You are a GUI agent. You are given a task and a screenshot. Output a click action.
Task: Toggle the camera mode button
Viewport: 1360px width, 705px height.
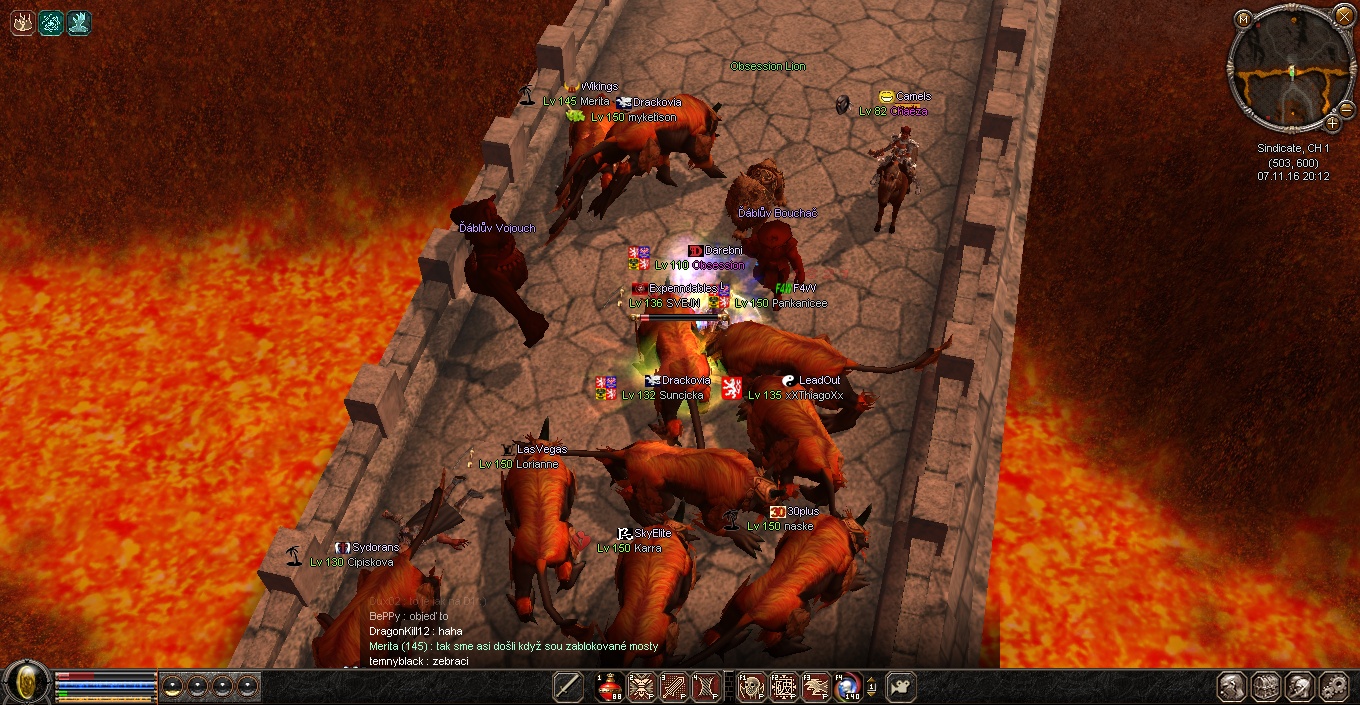[x=900, y=687]
